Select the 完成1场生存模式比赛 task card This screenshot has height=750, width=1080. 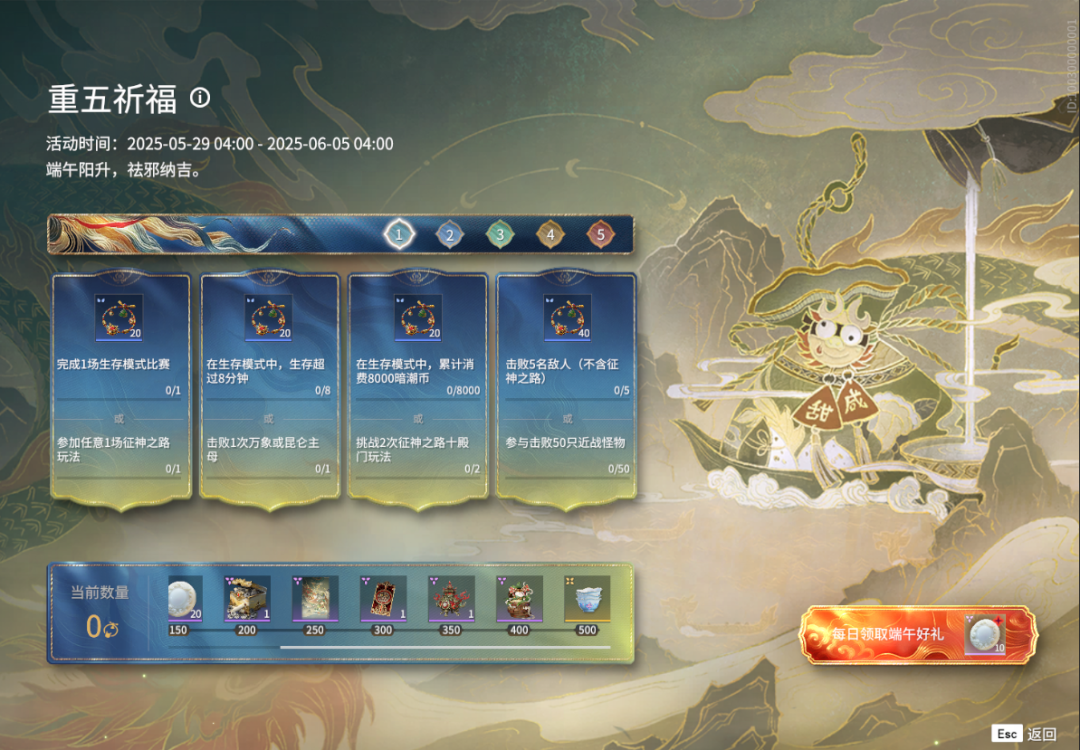[x=120, y=385]
